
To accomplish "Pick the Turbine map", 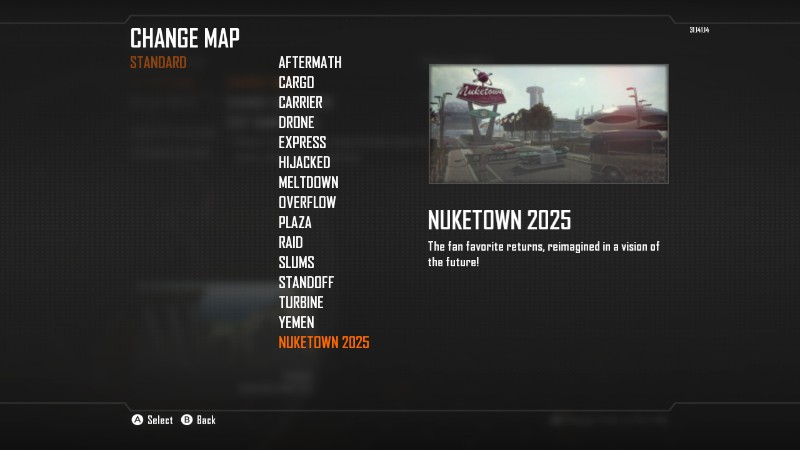I will coord(301,302).
